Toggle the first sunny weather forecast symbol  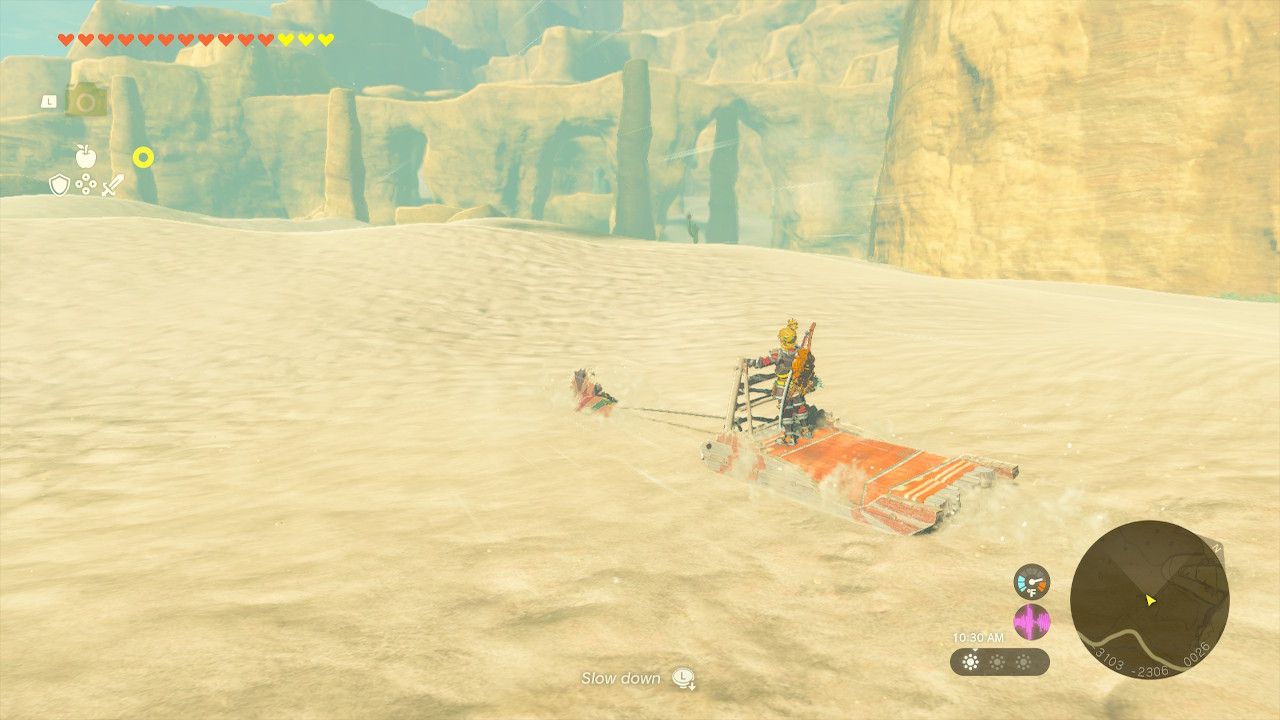(969, 661)
